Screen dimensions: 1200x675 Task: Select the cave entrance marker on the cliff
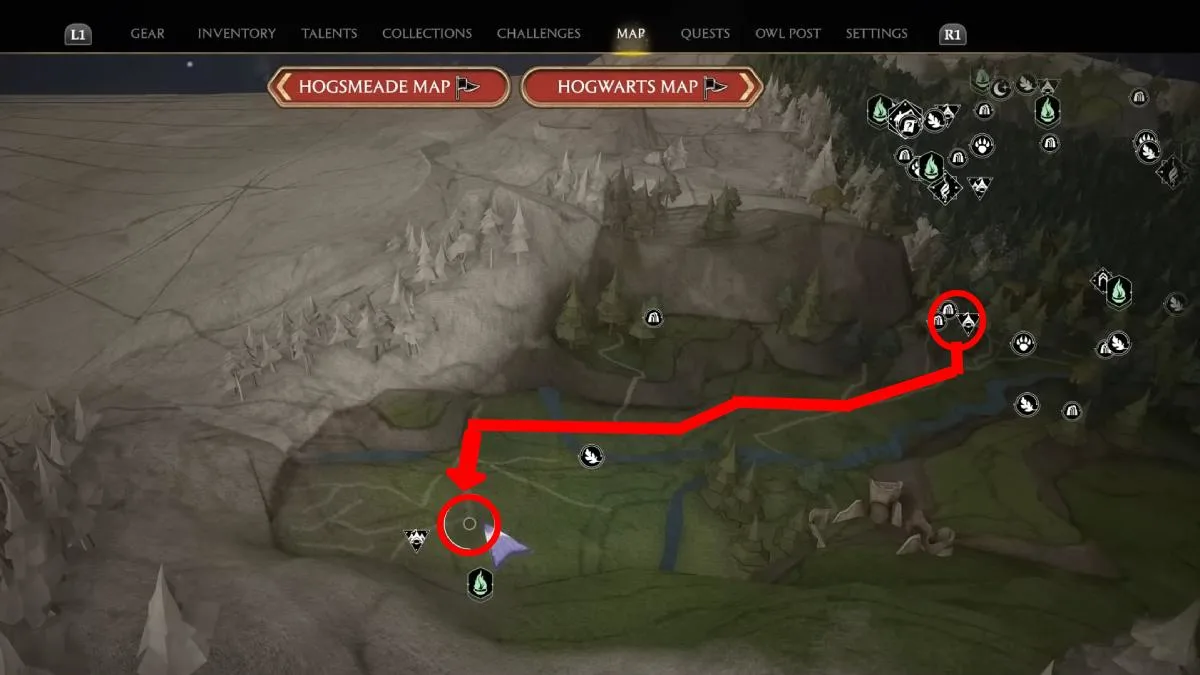point(654,318)
